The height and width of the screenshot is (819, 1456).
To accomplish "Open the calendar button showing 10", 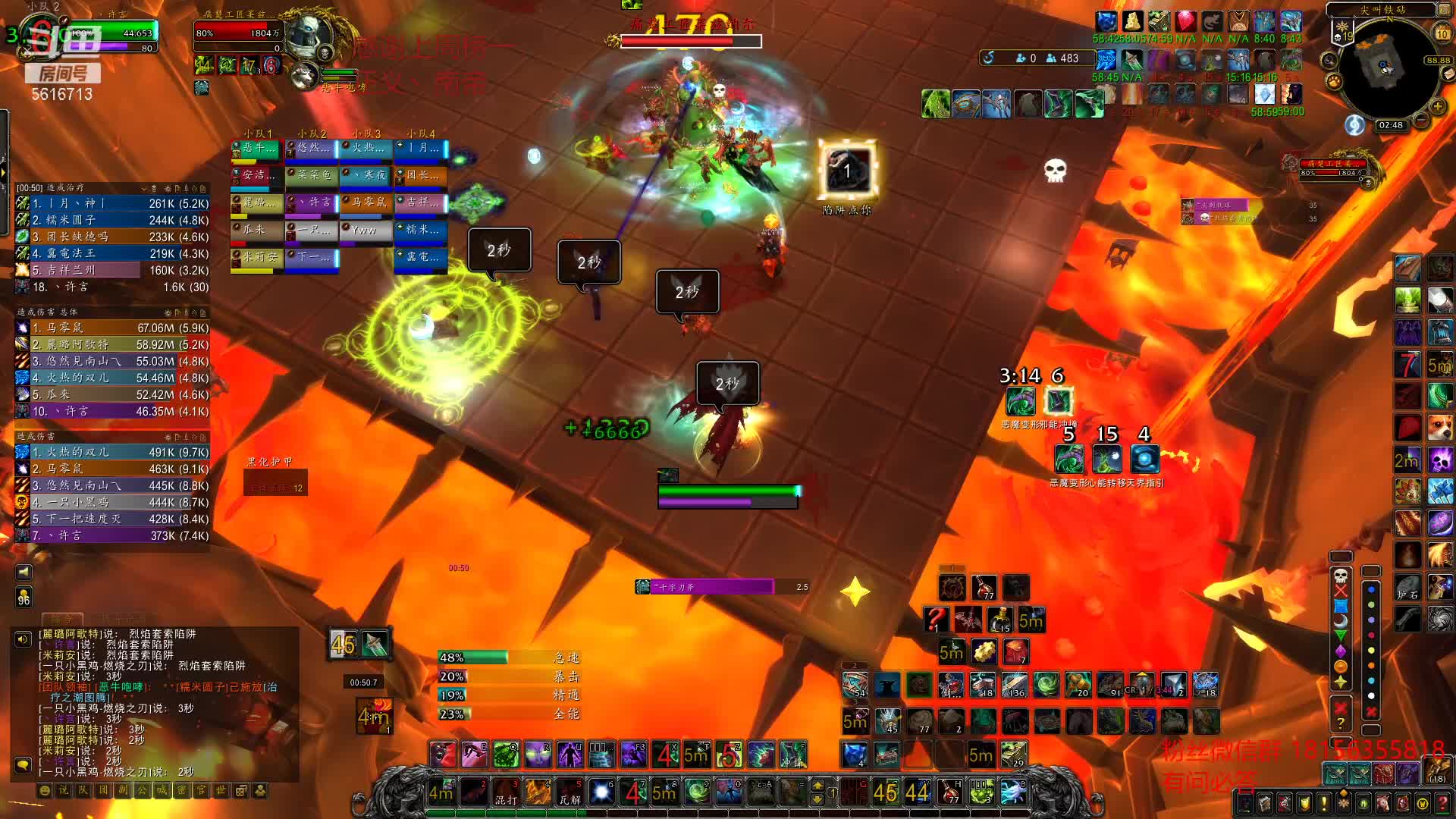I will coord(1442,33).
